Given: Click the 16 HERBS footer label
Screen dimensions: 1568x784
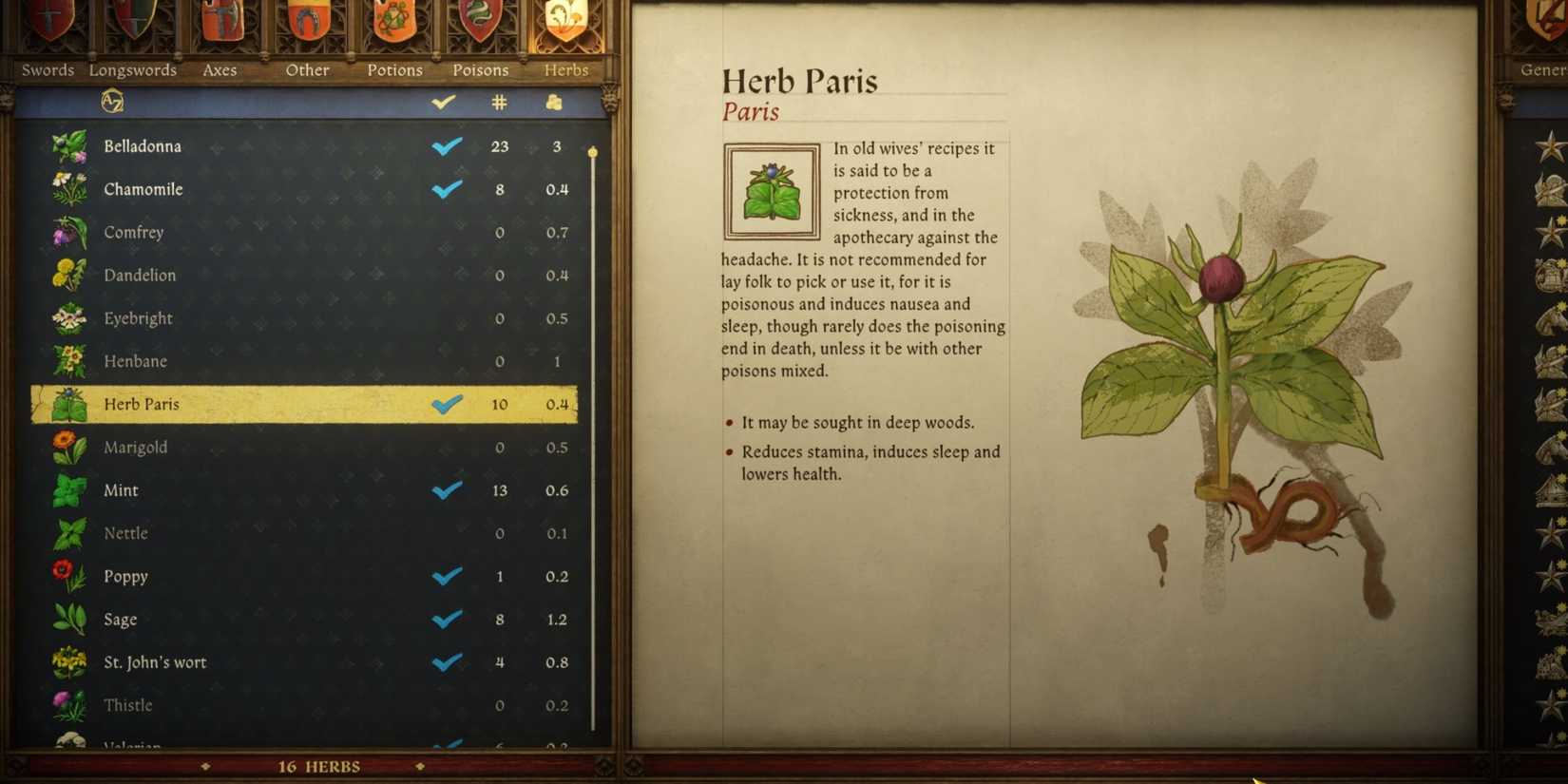Looking at the screenshot, I should pyautogui.click(x=318, y=766).
